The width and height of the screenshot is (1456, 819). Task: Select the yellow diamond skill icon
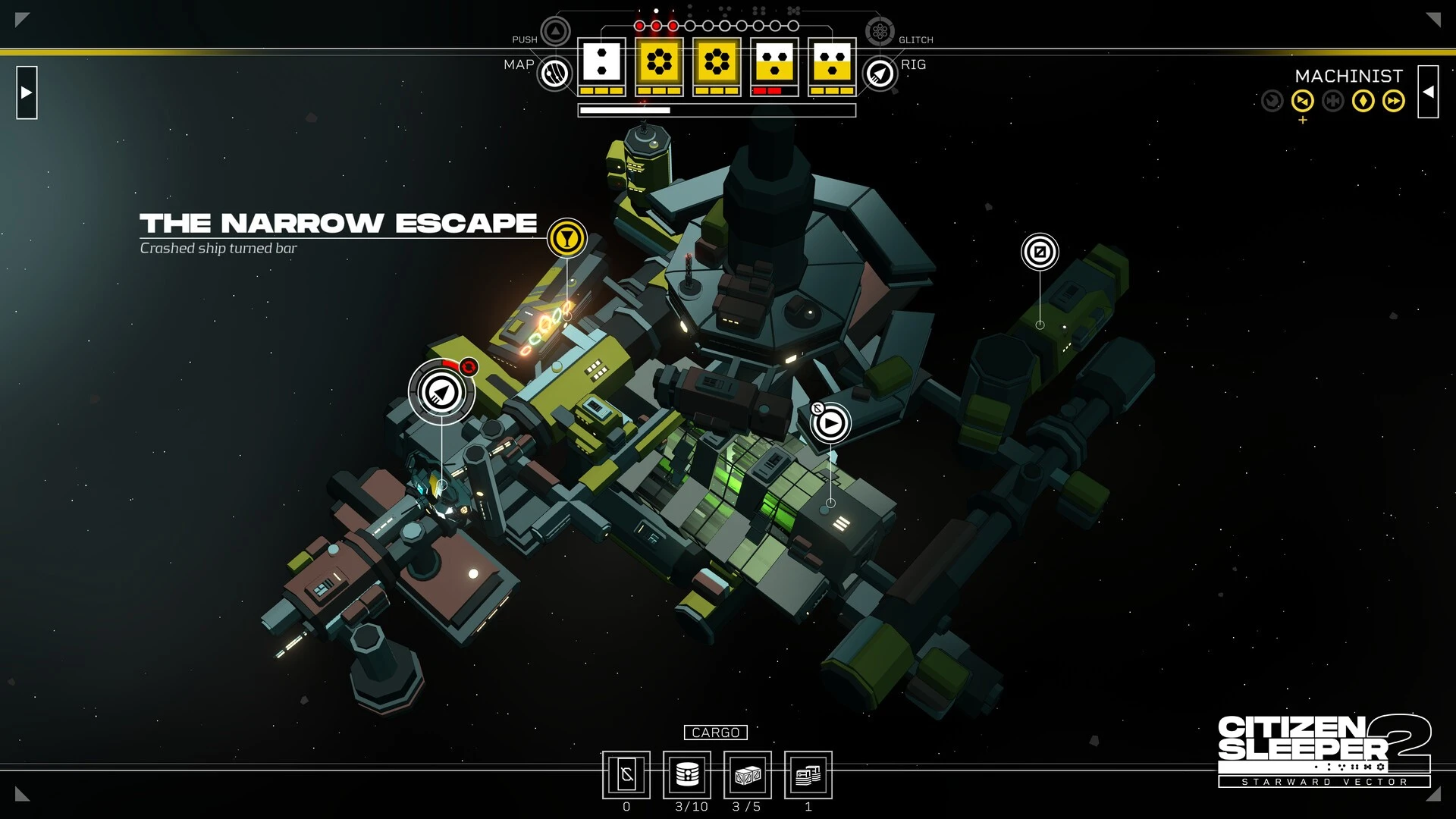tap(1363, 101)
